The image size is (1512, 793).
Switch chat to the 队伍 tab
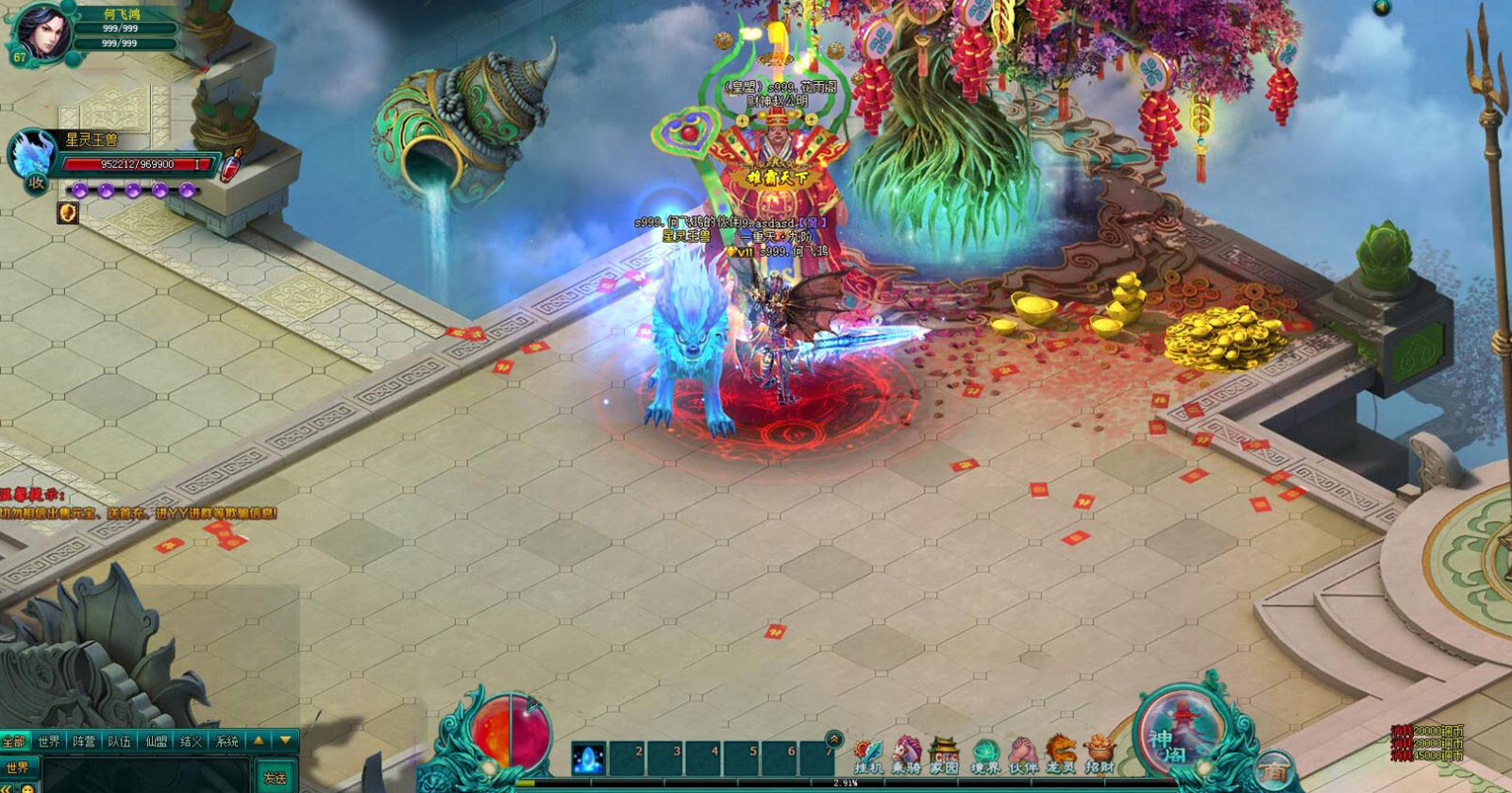tap(120, 742)
